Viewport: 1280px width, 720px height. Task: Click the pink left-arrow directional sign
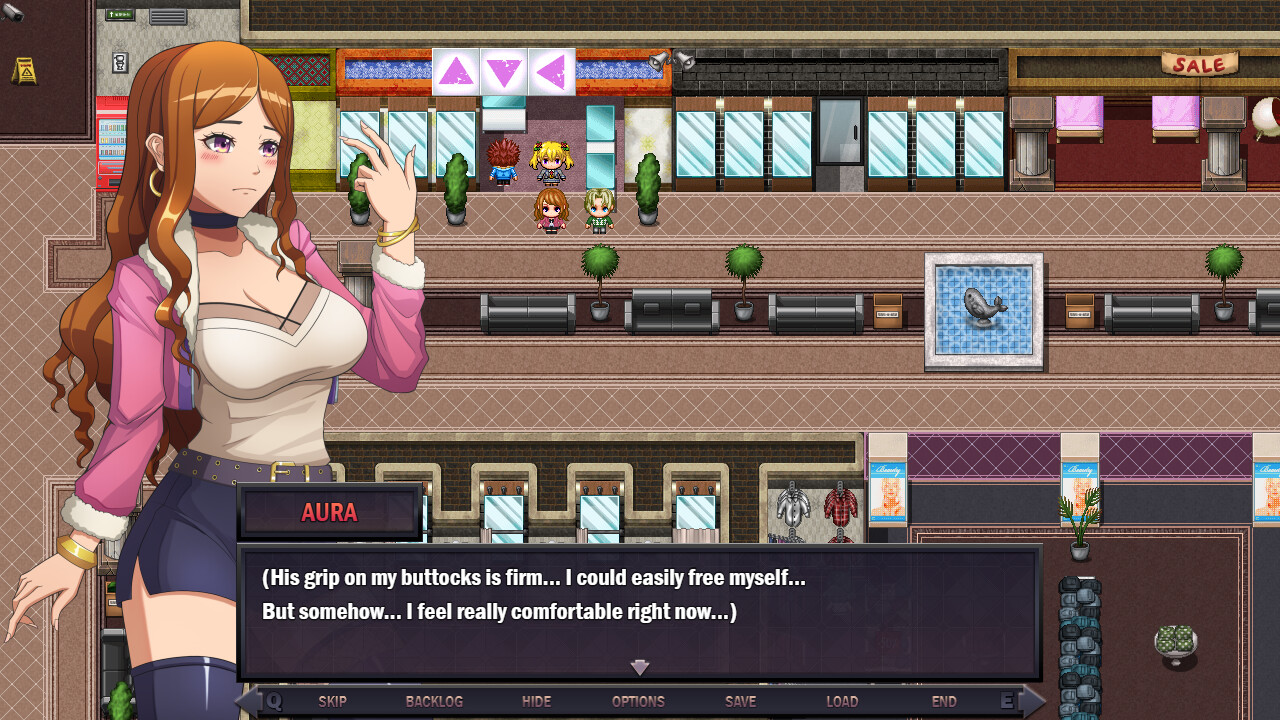[551, 73]
